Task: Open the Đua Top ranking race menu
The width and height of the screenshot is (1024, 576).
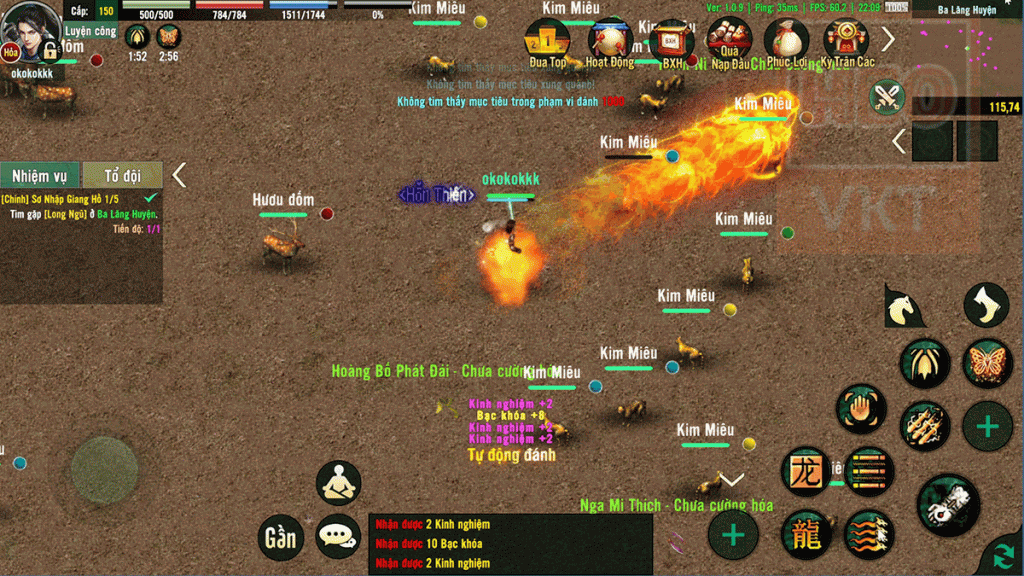Action: (x=547, y=42)
